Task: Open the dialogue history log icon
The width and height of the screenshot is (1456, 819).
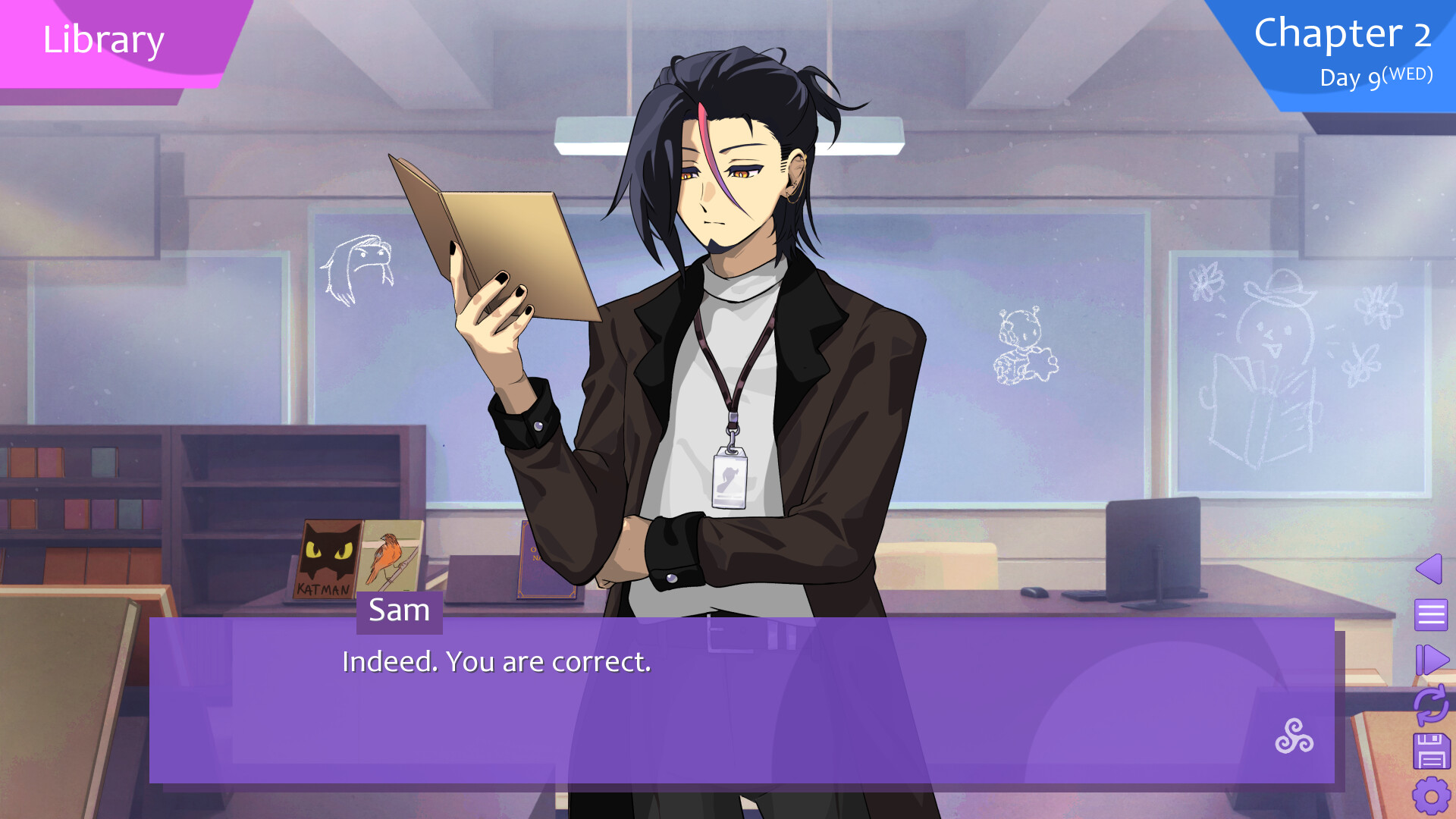Action: pos(1429,615)
